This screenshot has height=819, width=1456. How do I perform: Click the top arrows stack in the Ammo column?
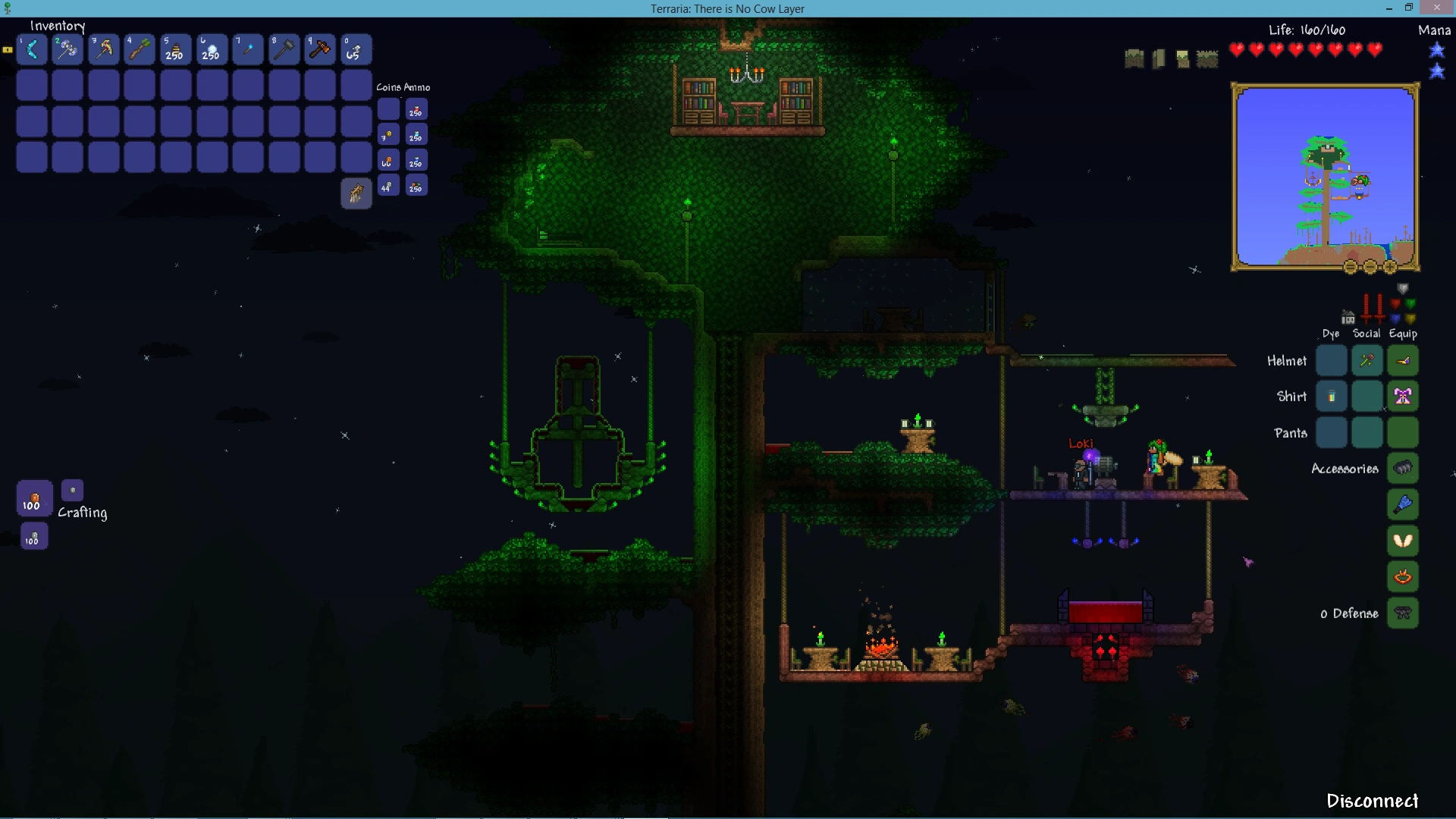[416, 110]
